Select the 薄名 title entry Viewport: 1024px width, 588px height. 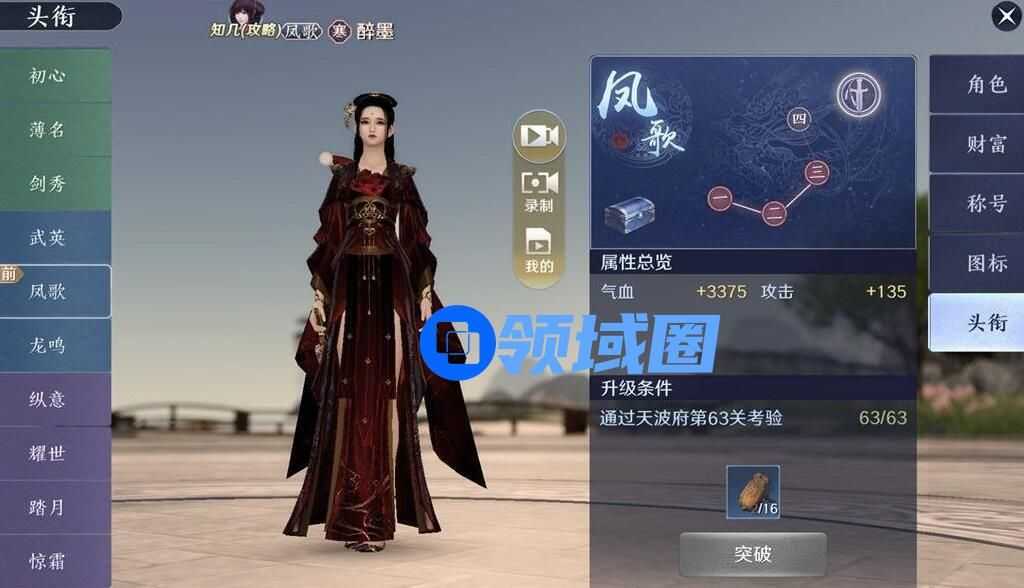pyautogui.click(x=50, y=130)
